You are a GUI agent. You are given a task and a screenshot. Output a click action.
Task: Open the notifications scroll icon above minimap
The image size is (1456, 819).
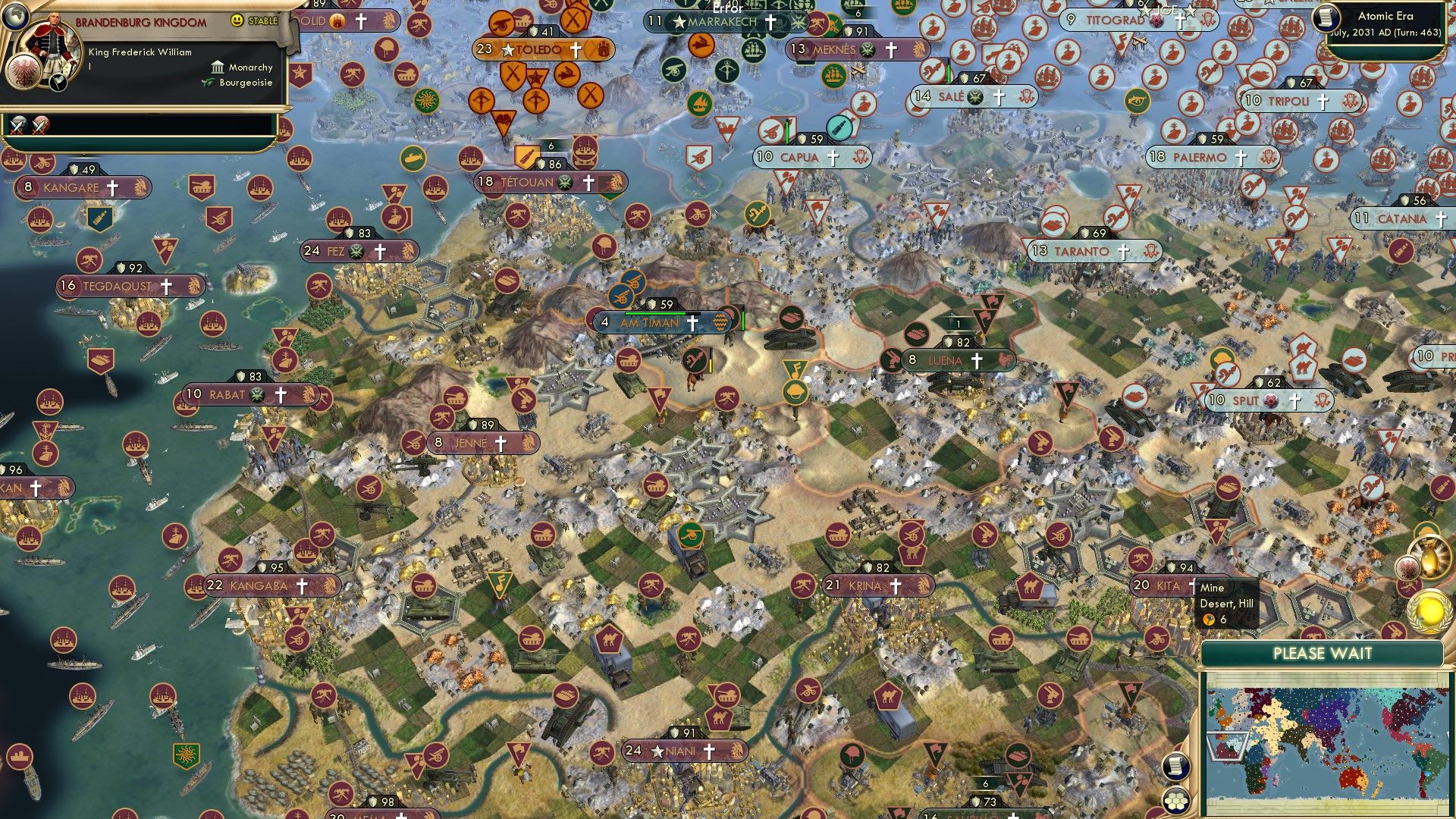pos(1175,767)
